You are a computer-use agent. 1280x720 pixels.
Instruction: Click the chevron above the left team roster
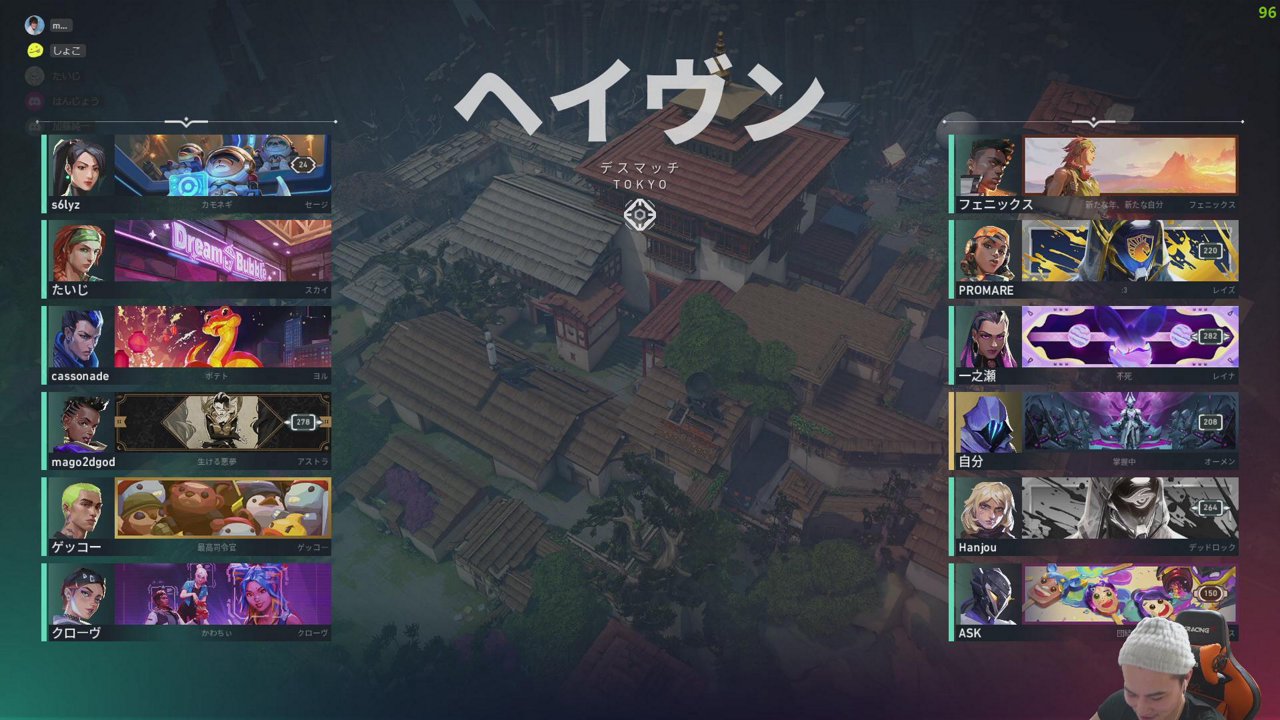[x=187, y=121]
